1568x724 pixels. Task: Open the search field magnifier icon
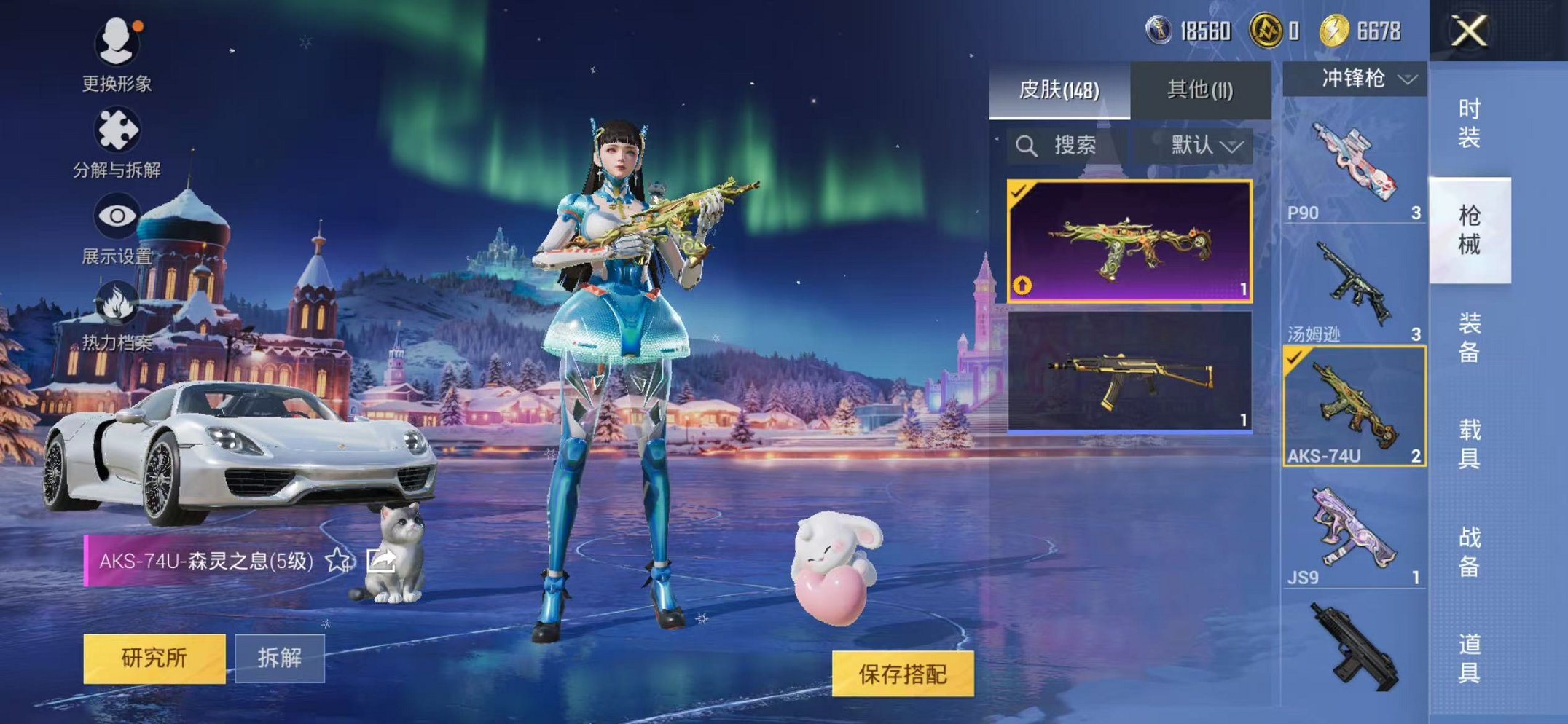pos(1028,144)
